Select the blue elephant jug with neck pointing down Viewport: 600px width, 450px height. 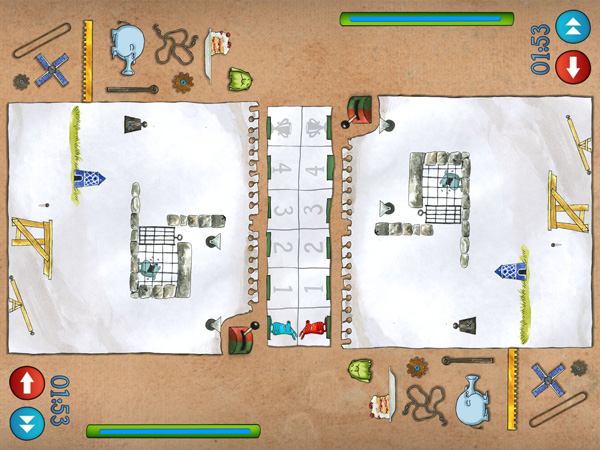129,47
